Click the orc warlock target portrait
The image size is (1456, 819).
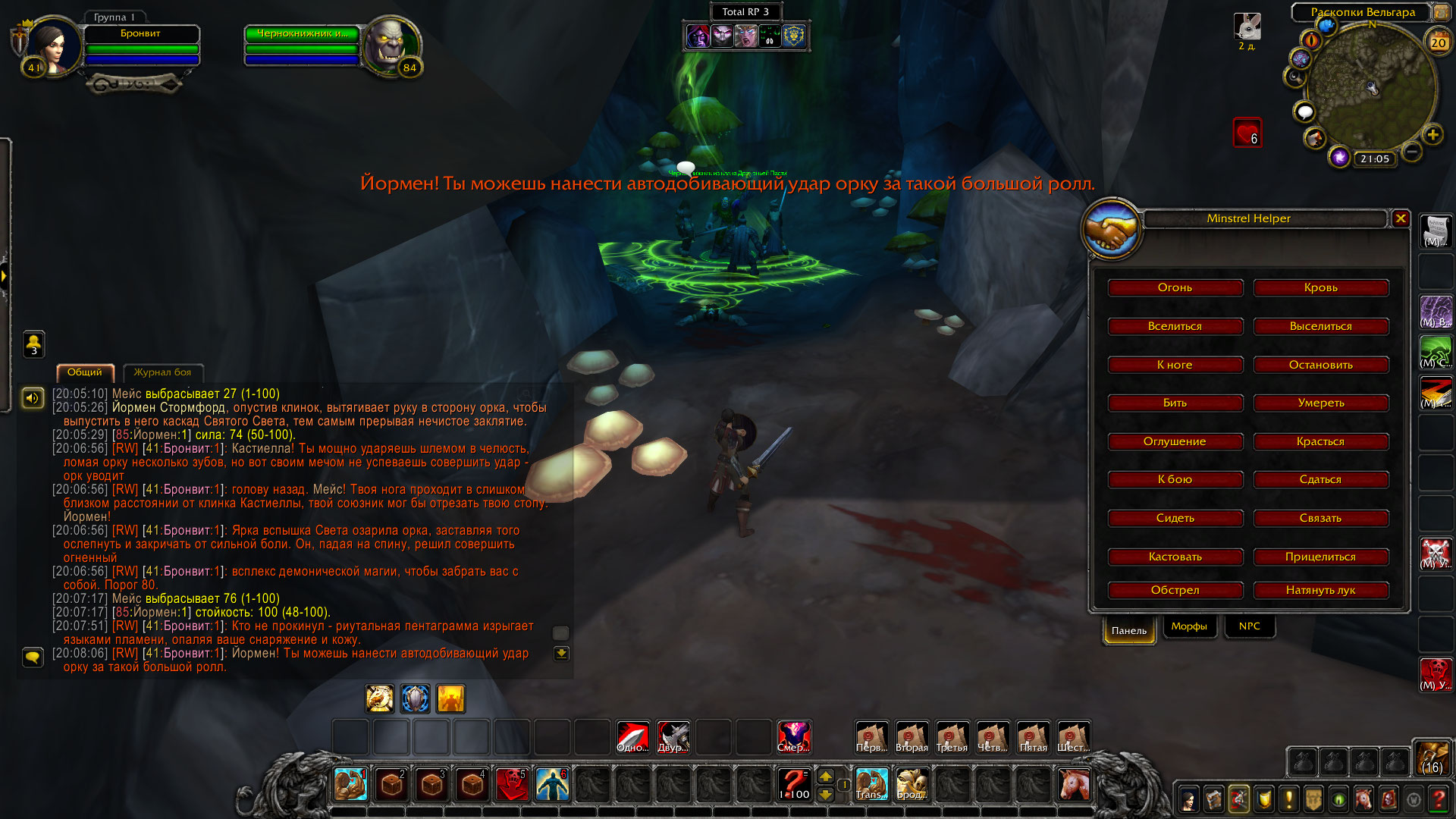click(391, 45)
